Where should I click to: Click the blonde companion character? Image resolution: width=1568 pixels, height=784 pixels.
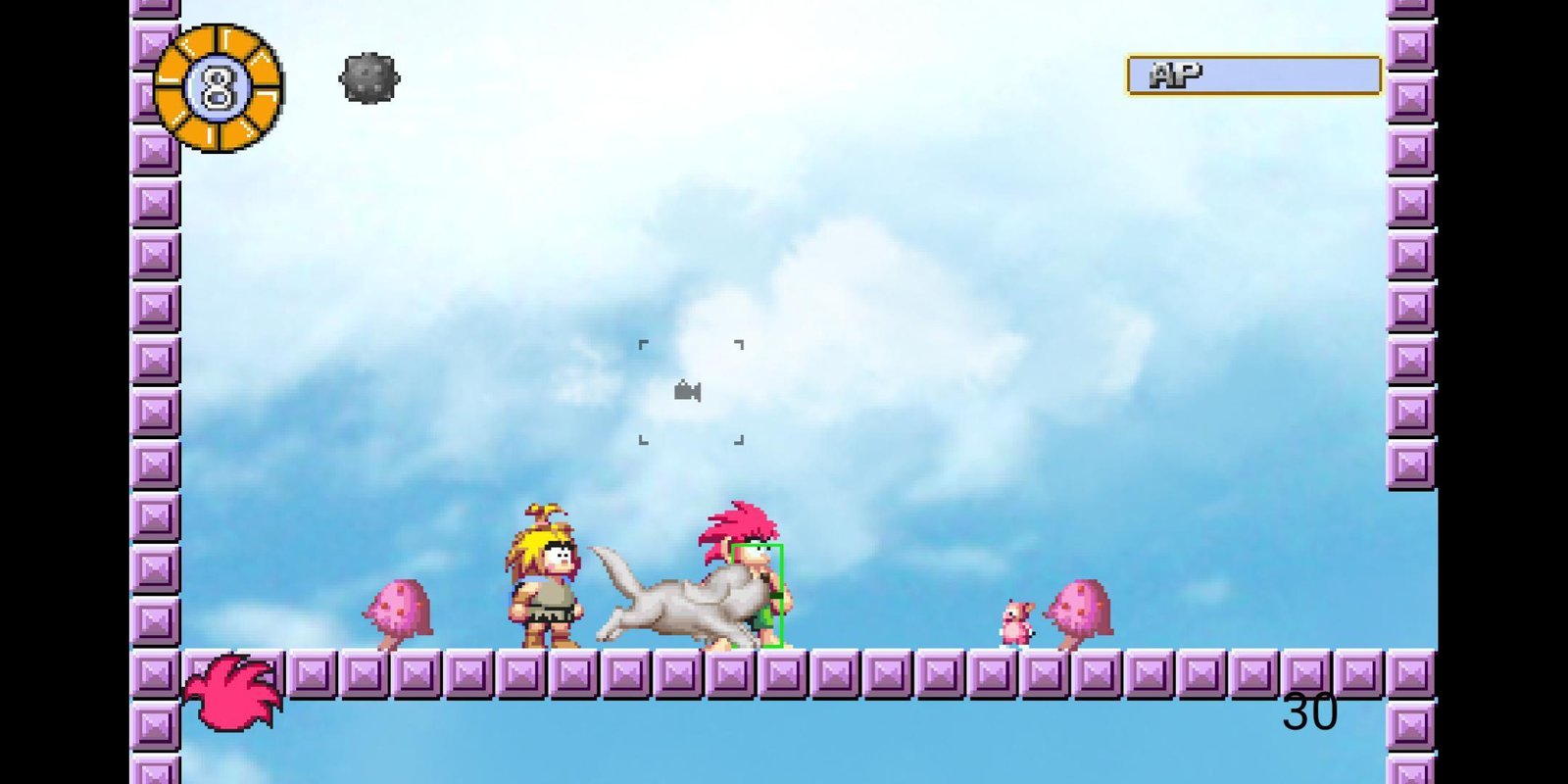(x=546, y=578)
